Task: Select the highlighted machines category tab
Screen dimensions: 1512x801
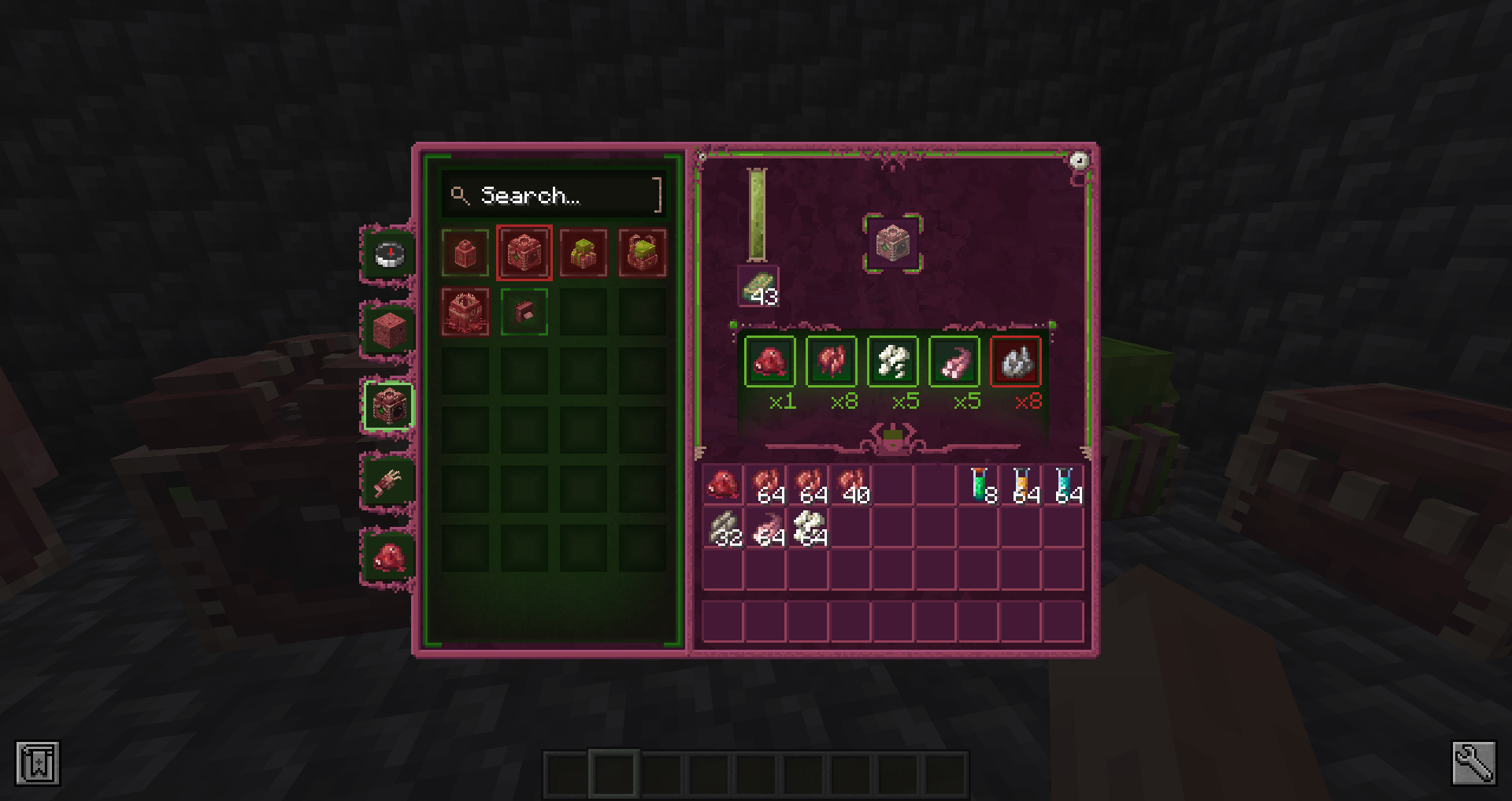Action: point(389,406)
